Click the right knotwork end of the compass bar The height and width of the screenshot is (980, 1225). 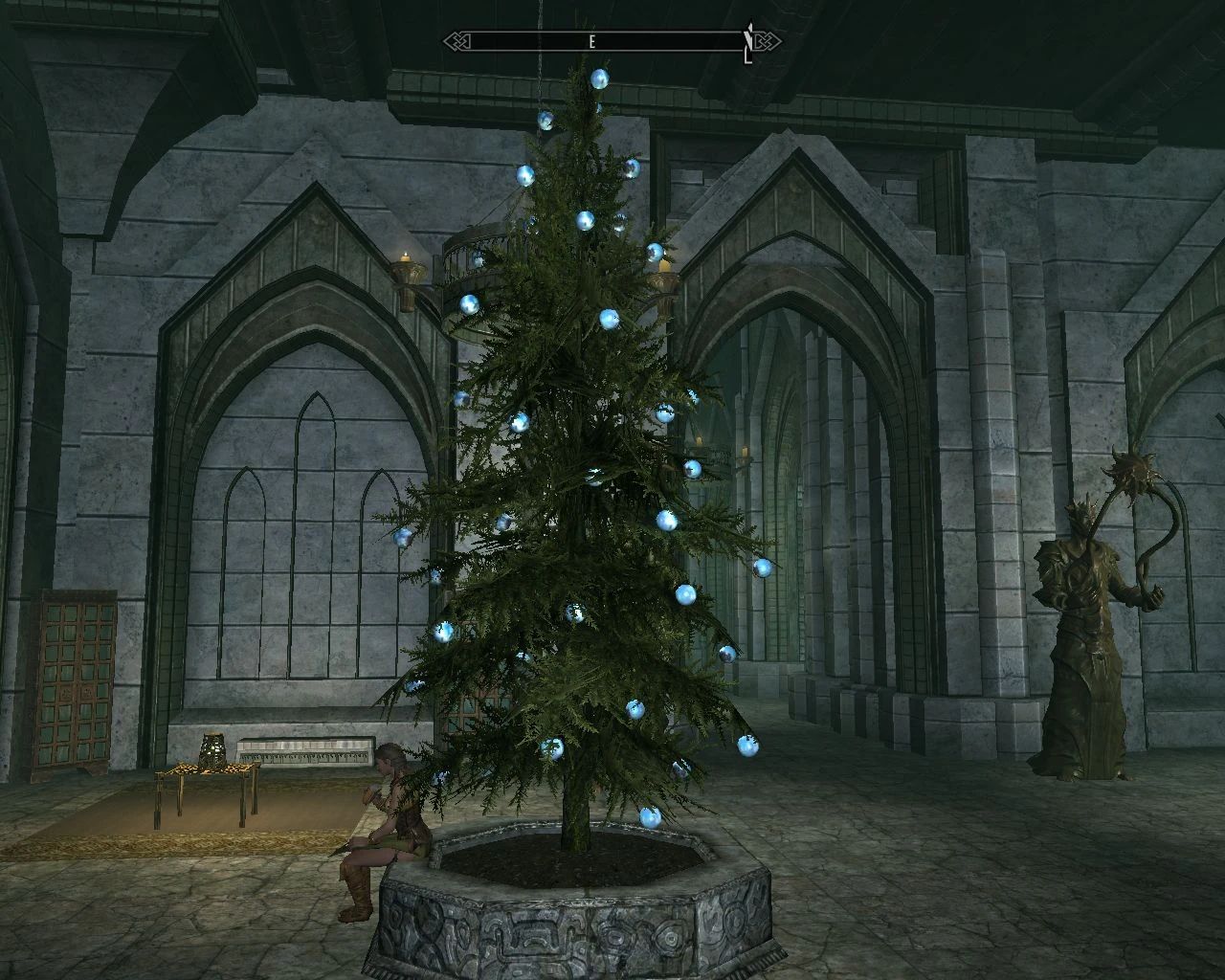click(766, 40)
